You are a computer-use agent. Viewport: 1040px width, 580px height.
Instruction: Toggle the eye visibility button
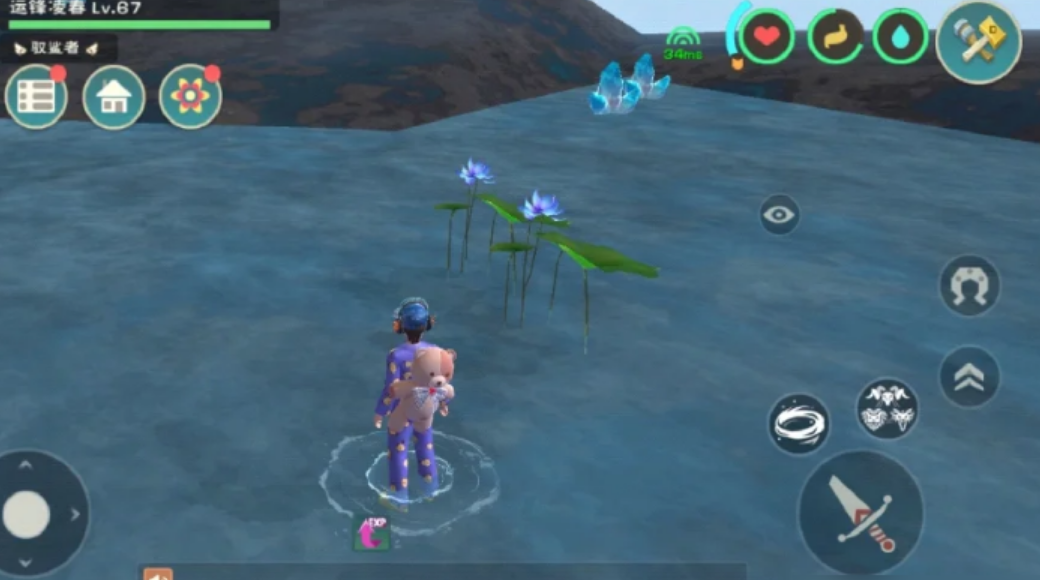[779, 214]
